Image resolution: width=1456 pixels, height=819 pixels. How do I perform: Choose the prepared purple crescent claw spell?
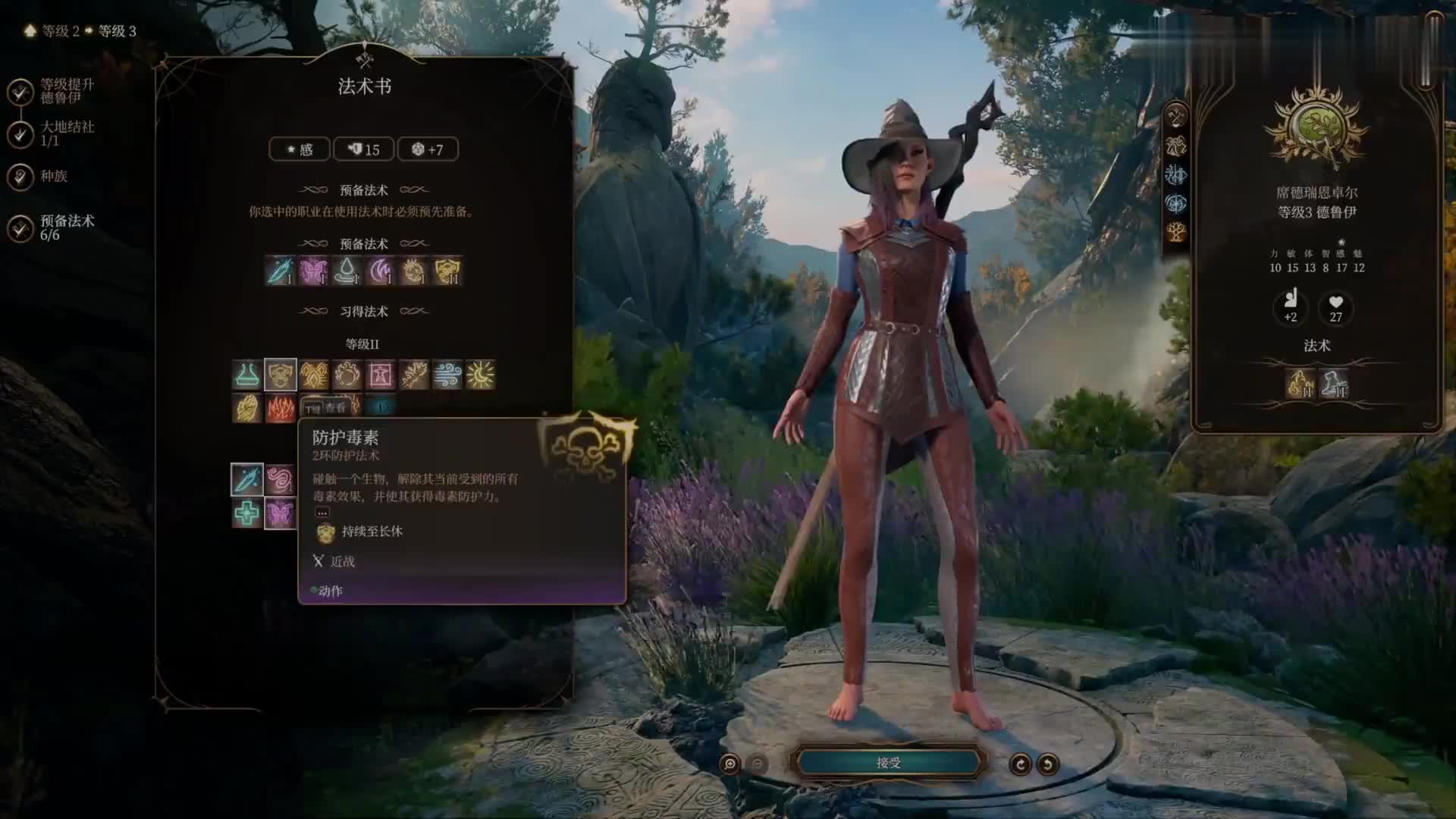[x=380, y=271]
